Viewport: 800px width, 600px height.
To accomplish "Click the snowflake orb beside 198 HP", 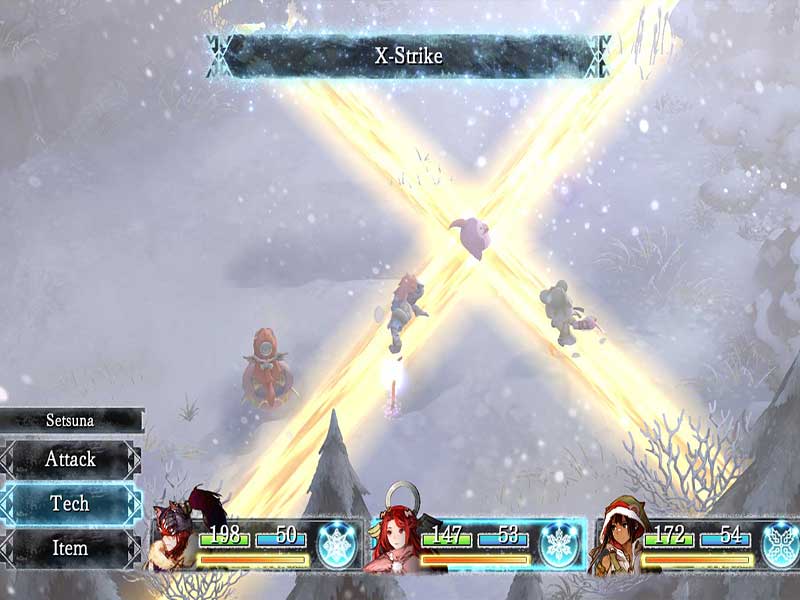I will pos(337,543).
